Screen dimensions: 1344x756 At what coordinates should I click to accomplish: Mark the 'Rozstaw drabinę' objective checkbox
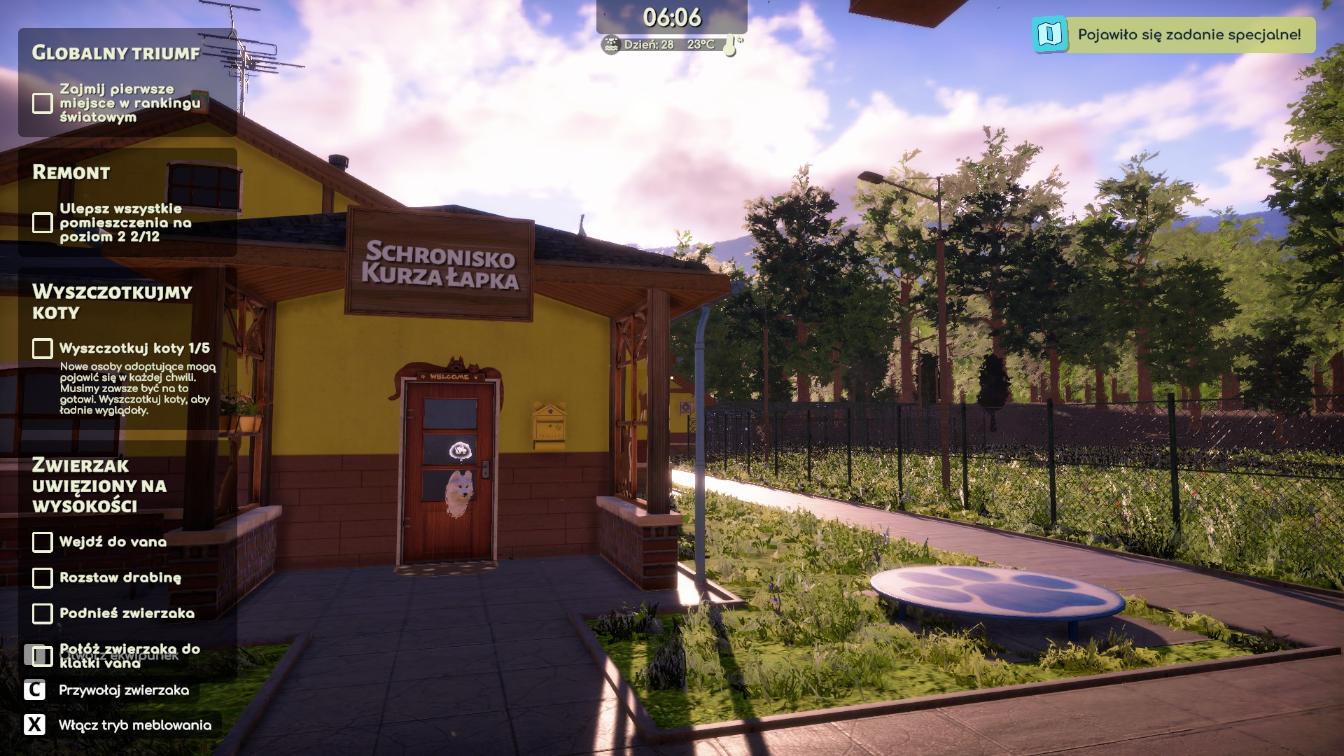(42, 578)
